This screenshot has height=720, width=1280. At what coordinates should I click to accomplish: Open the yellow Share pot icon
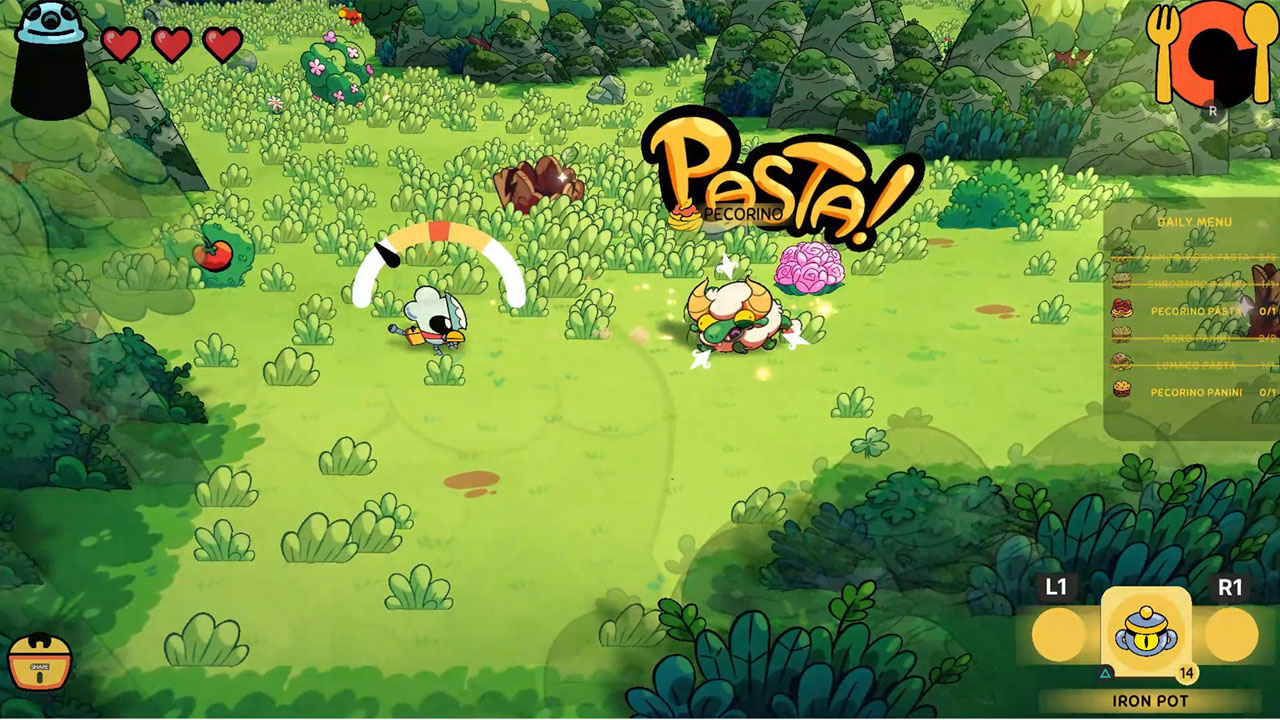tap(40, 661)
